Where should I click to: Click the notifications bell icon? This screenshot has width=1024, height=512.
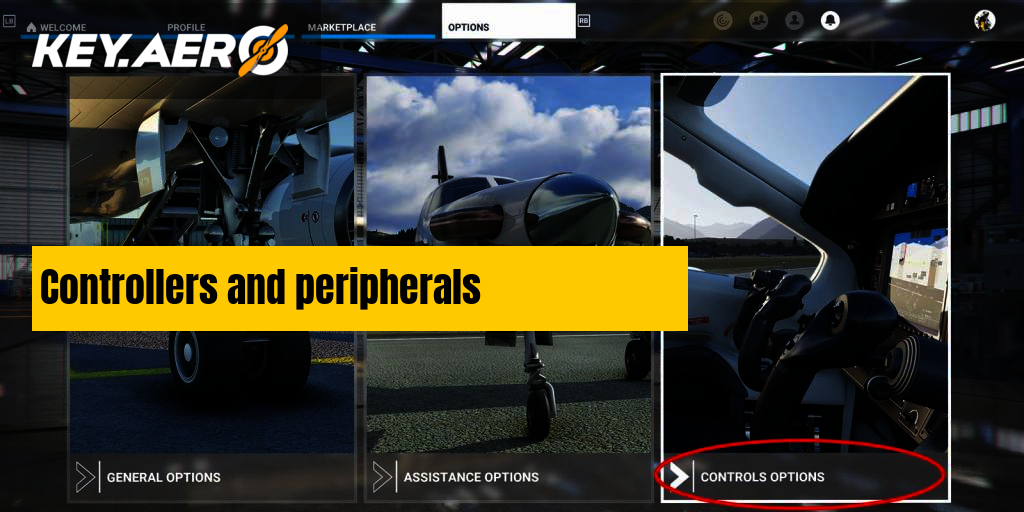(830, 20)
